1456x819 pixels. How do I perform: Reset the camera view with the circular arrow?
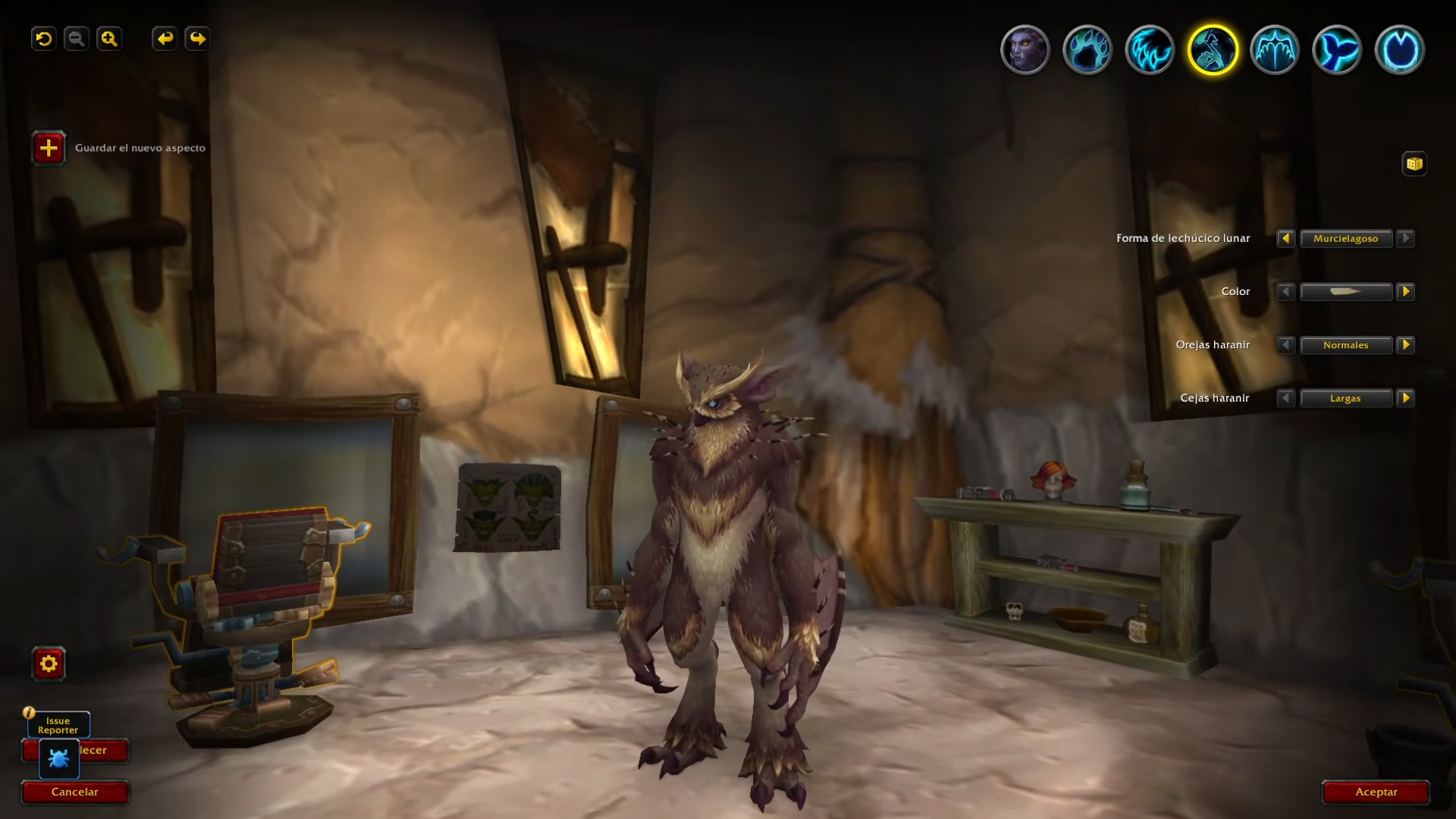pyautogui.click(x=44, y=39)
